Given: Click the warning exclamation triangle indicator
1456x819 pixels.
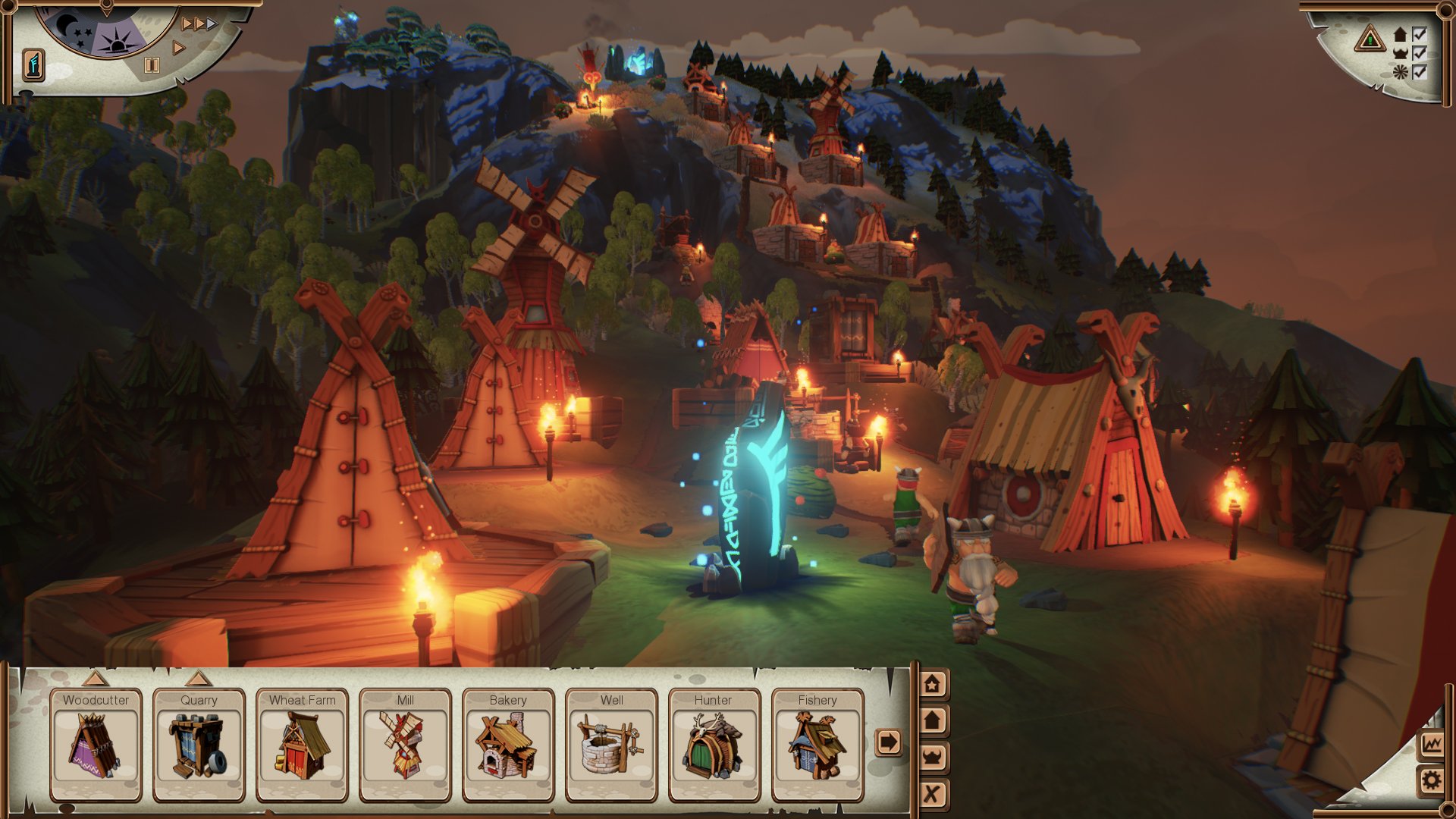Looking at the screenshot, I should tap(1370, 38).
